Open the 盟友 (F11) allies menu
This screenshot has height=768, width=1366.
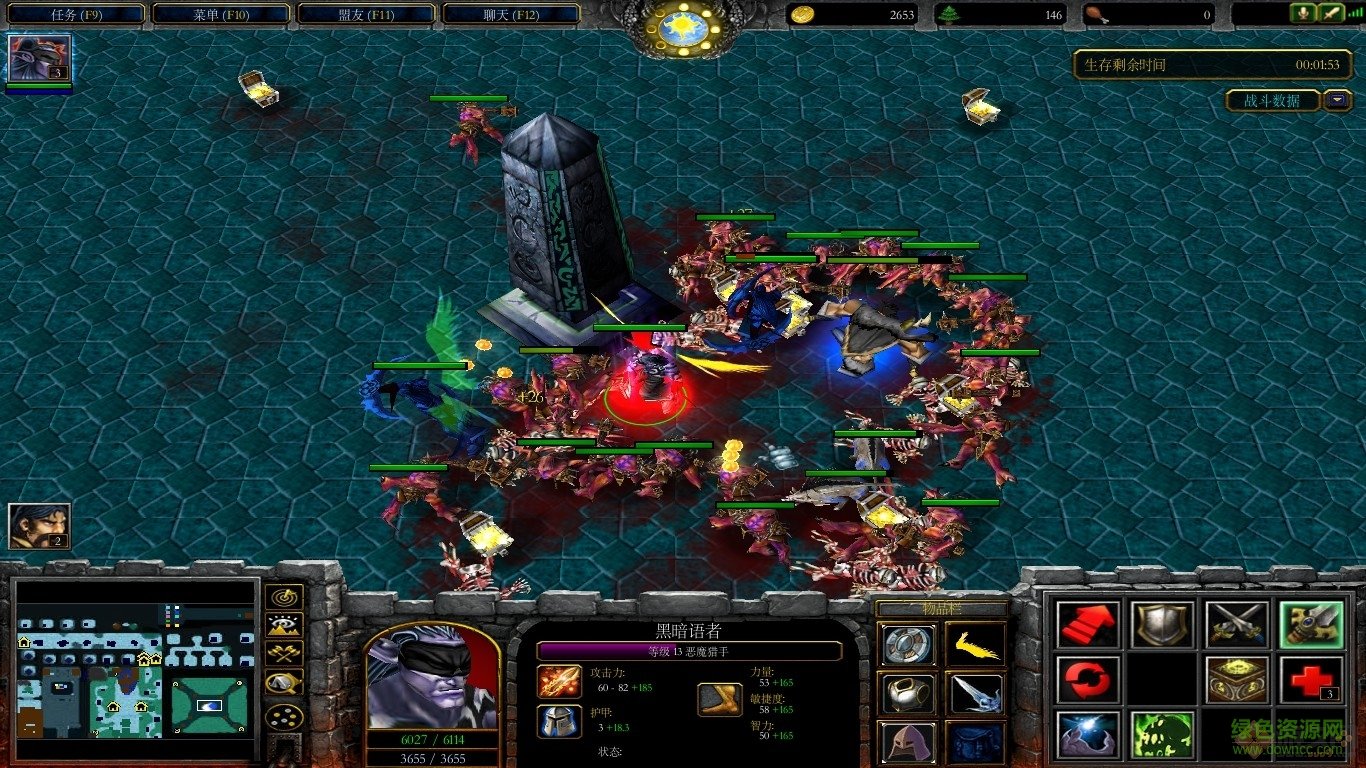366,14
